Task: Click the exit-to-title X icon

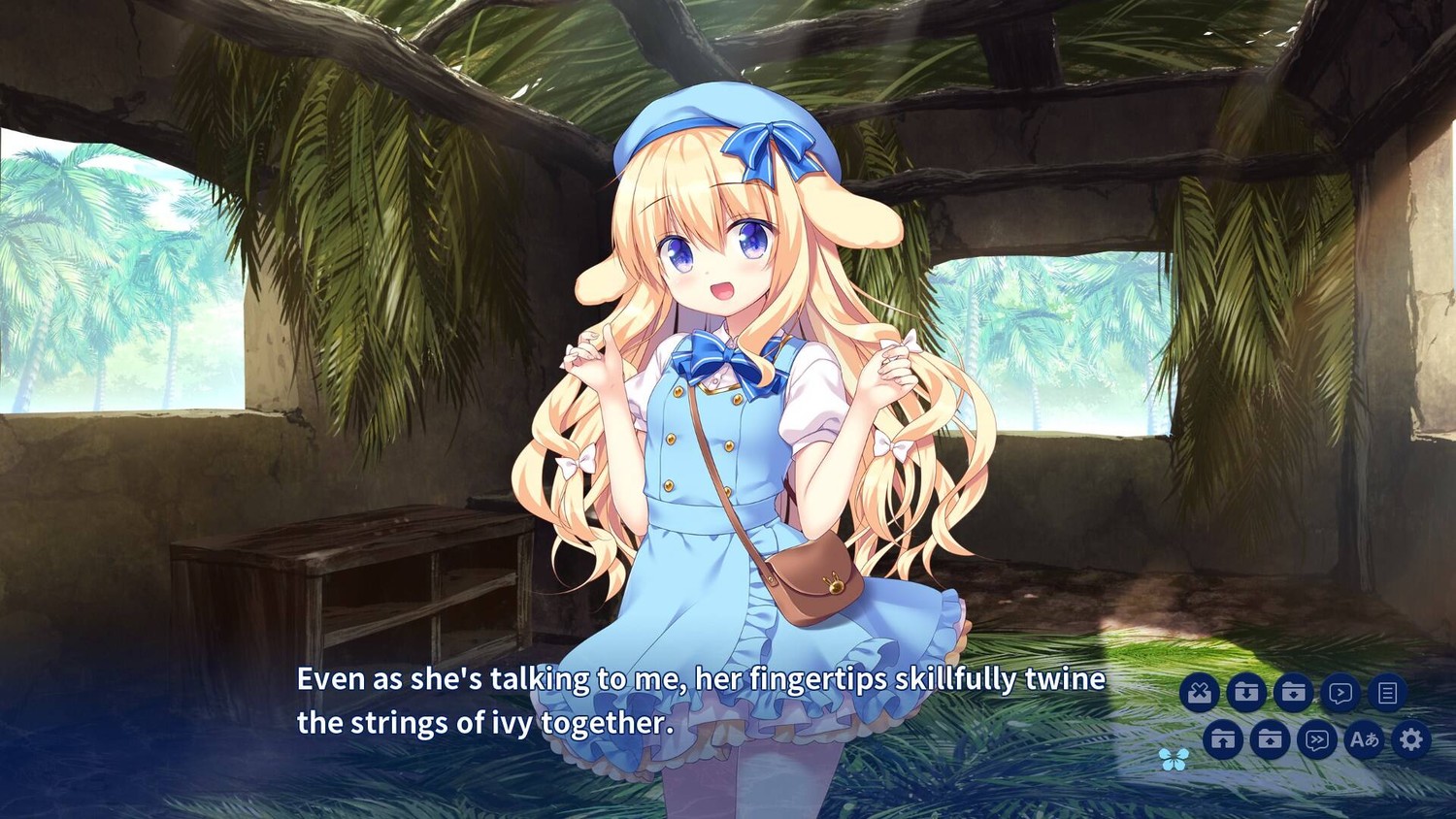Action: tap(1200, 693)
